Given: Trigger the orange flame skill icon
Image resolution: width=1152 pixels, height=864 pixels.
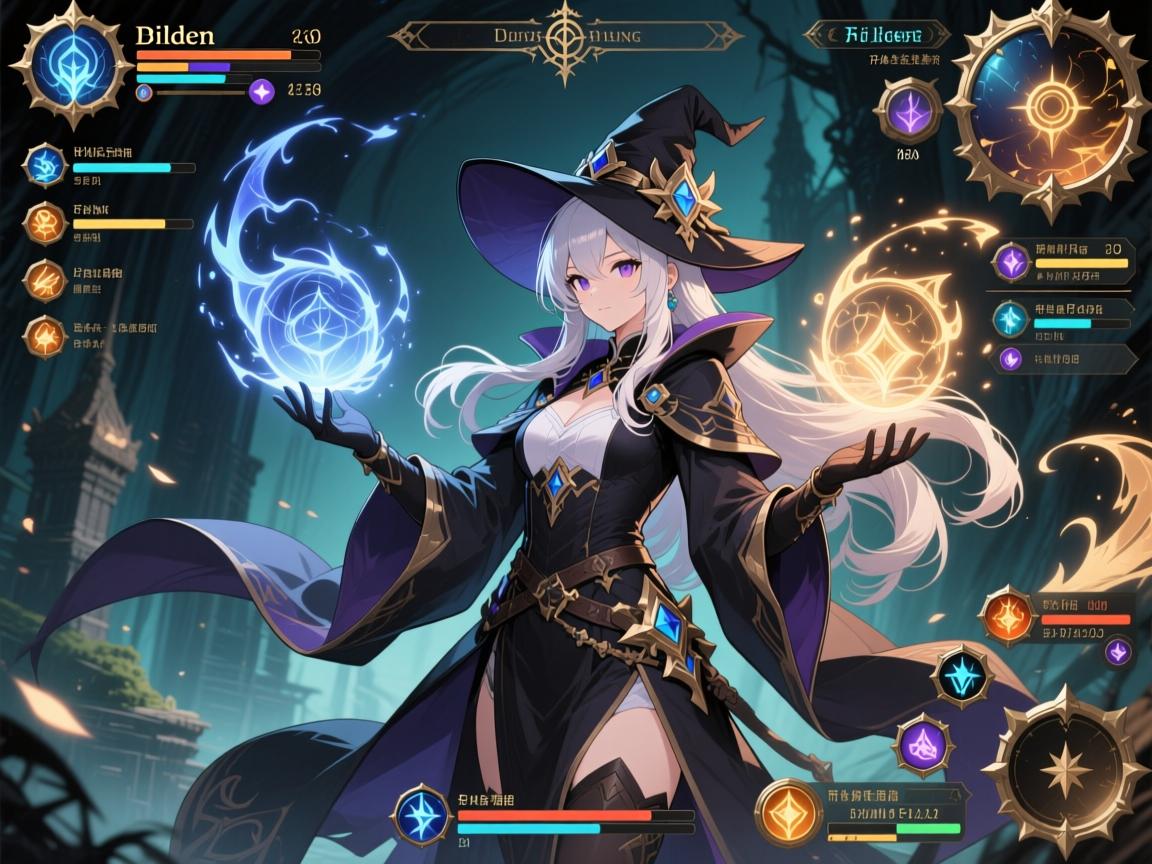Looking at the screenshot, I should [x=44, y=336].
